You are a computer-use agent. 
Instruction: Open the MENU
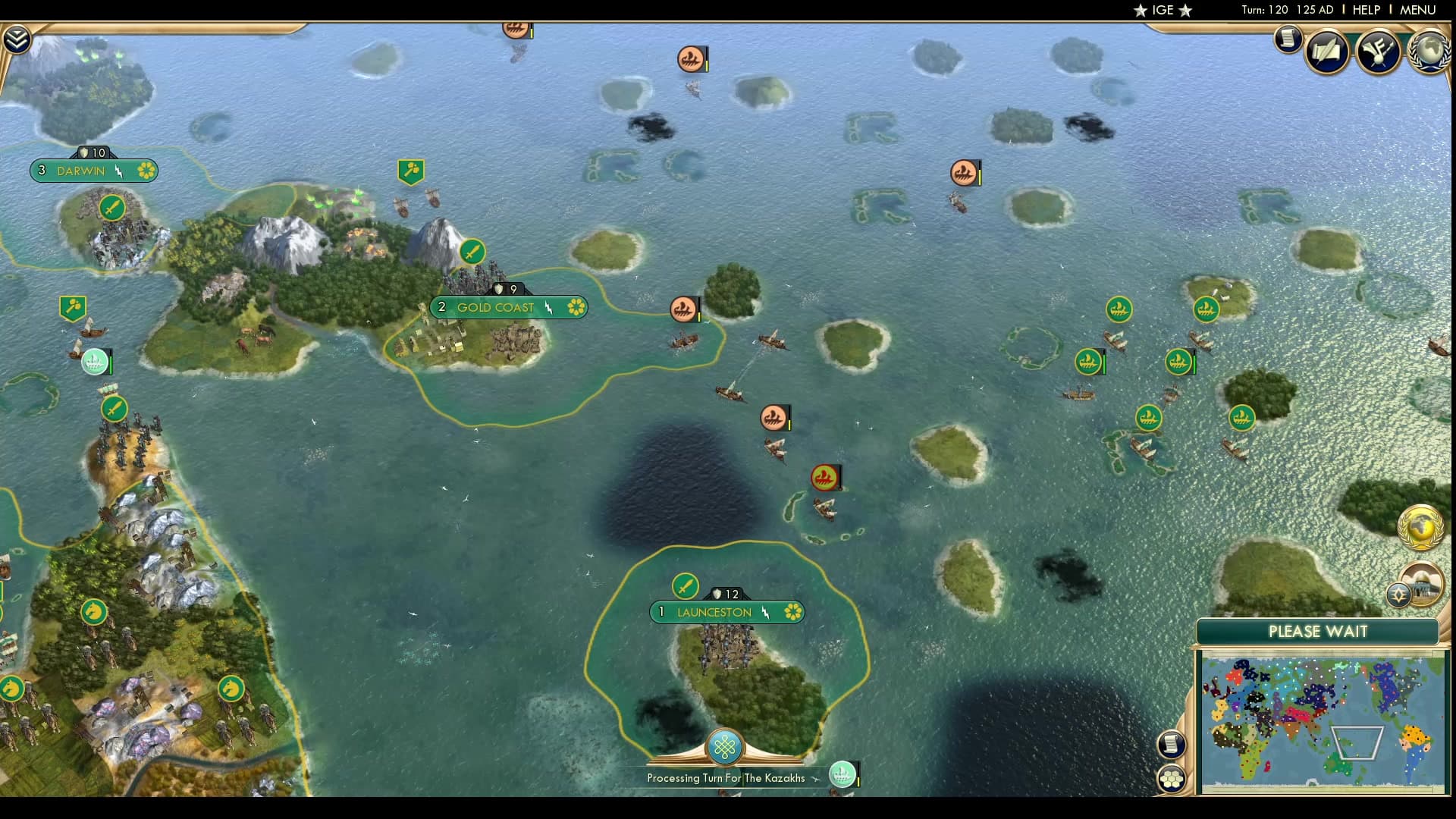(x=1420, y=10)
